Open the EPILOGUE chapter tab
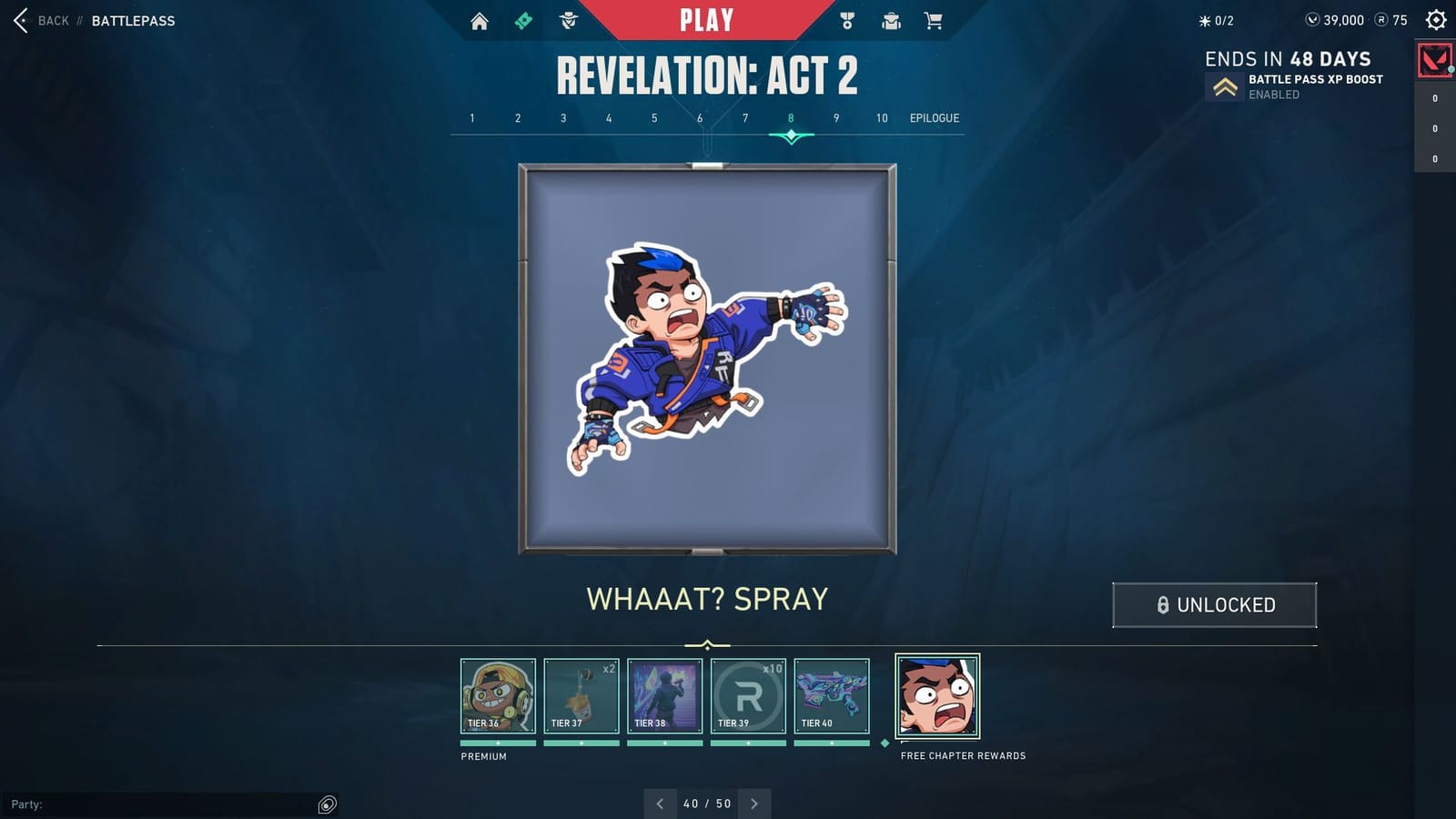1456x819 pixels. click(935, 117)
